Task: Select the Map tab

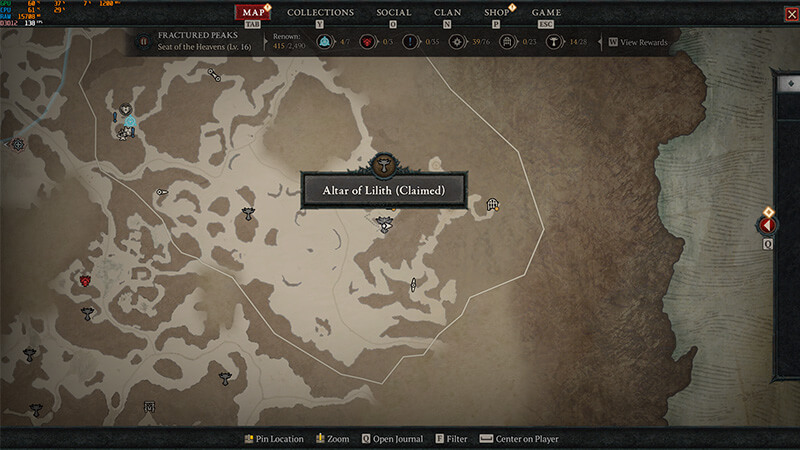Action: 254,13
